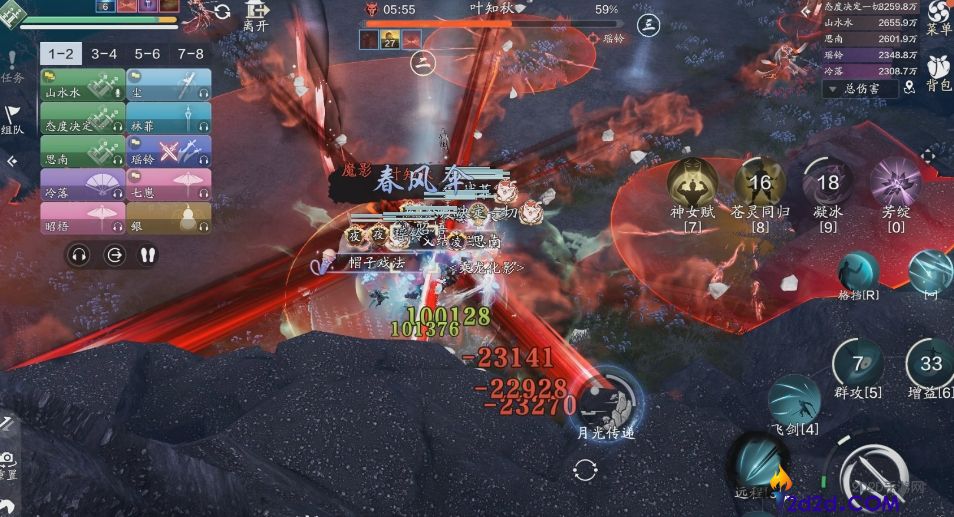The width and height of the screenshot is (954, 517).
Task: Select team member 山水水
Action: click(x=83, y=84)
